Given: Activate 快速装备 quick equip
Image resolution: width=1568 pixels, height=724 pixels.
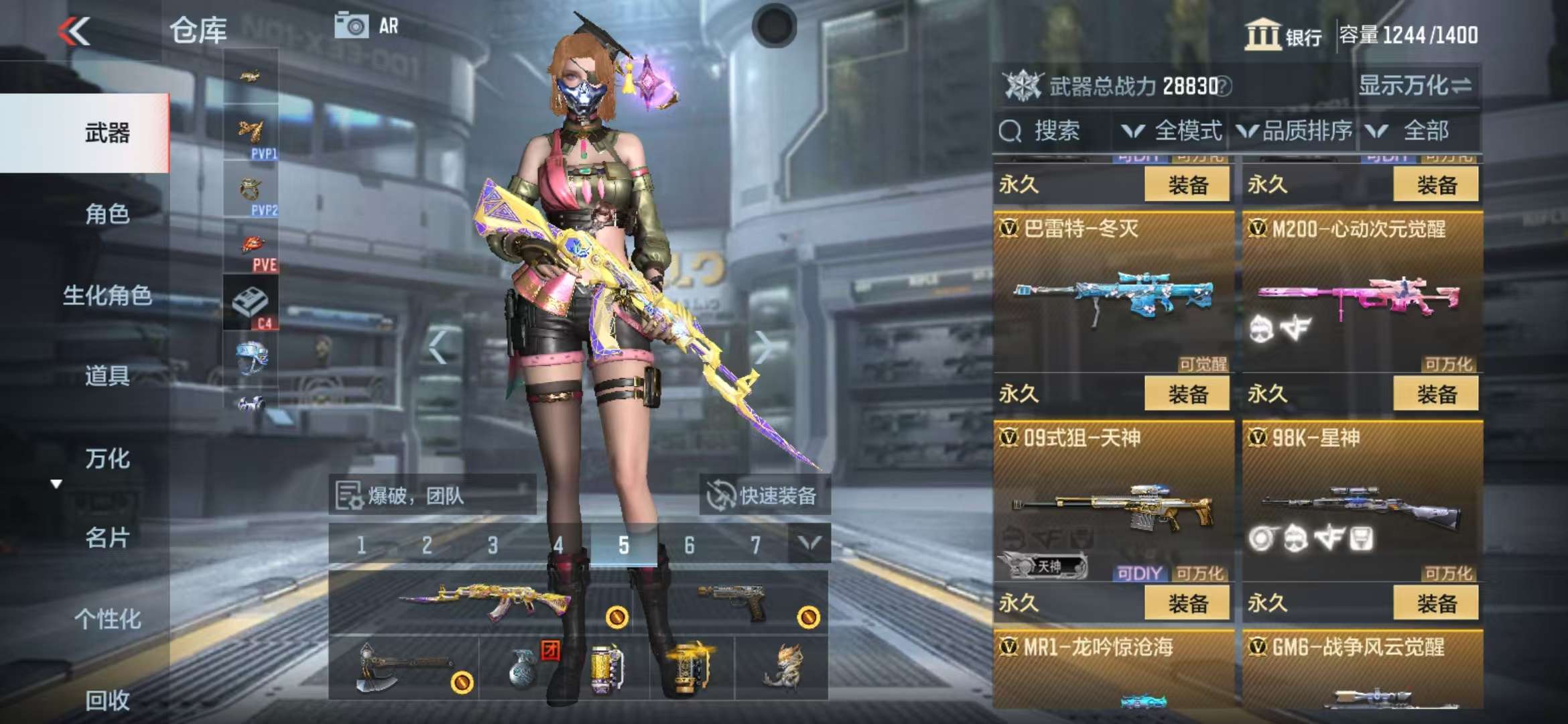Looking at the screenshot, I should pos(764,495).
